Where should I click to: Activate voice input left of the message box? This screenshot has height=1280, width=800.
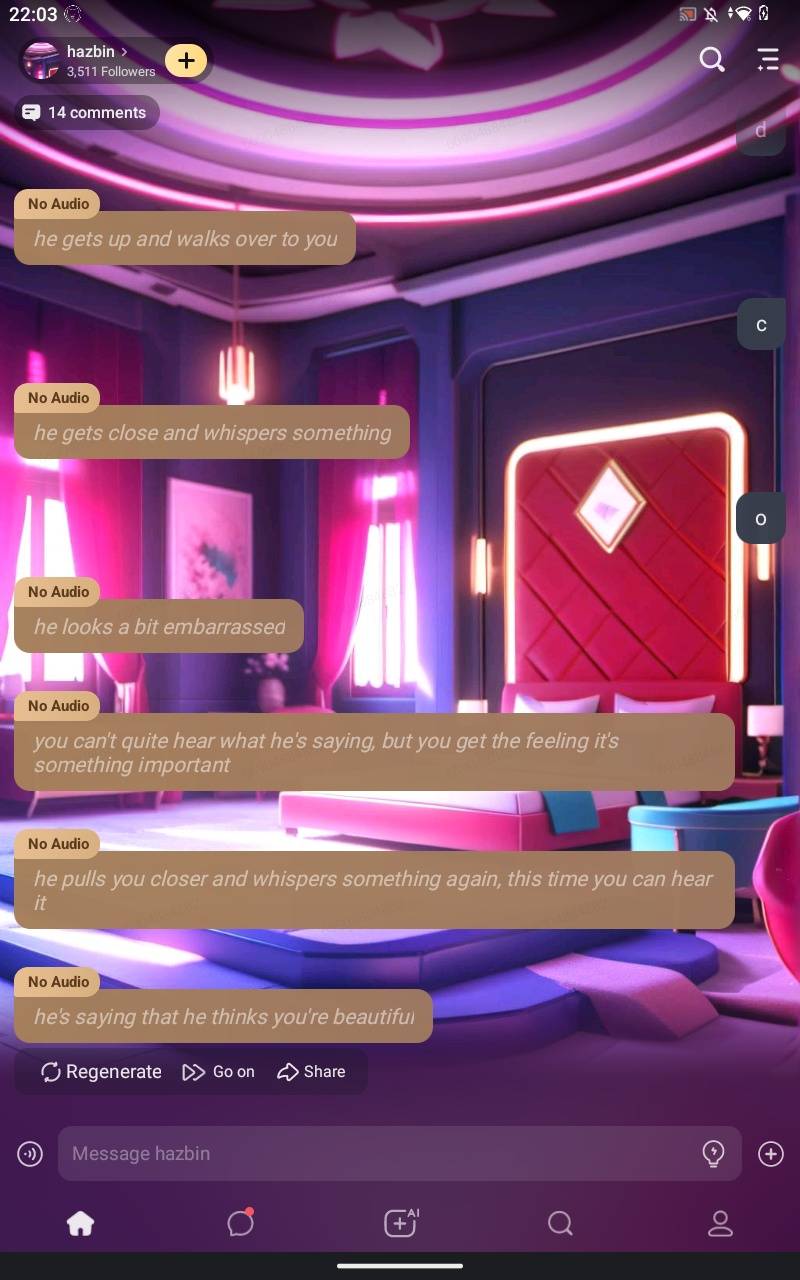click(x=30, y=1154)
